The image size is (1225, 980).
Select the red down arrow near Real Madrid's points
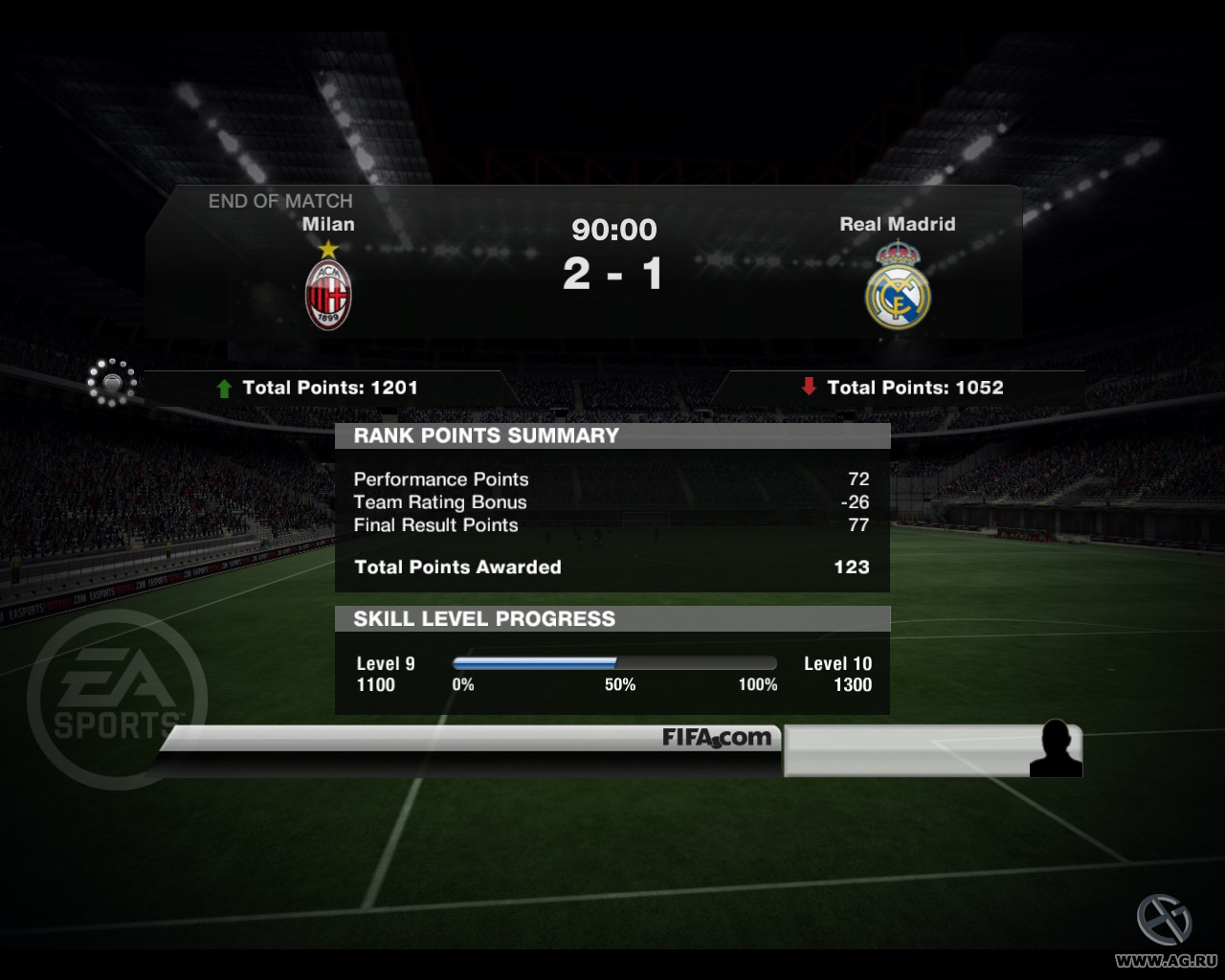(809, 388)
